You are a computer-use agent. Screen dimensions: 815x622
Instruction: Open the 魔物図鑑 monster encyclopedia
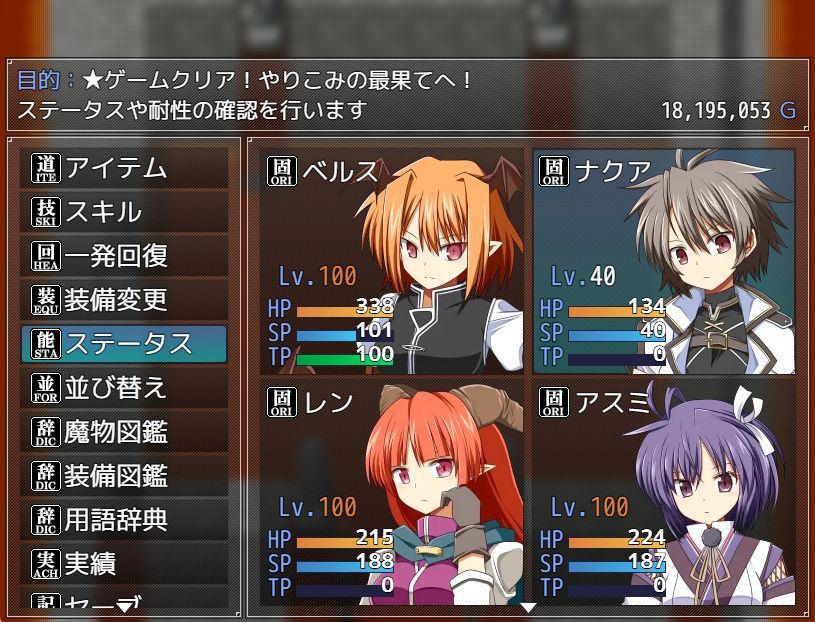point(124,432)
